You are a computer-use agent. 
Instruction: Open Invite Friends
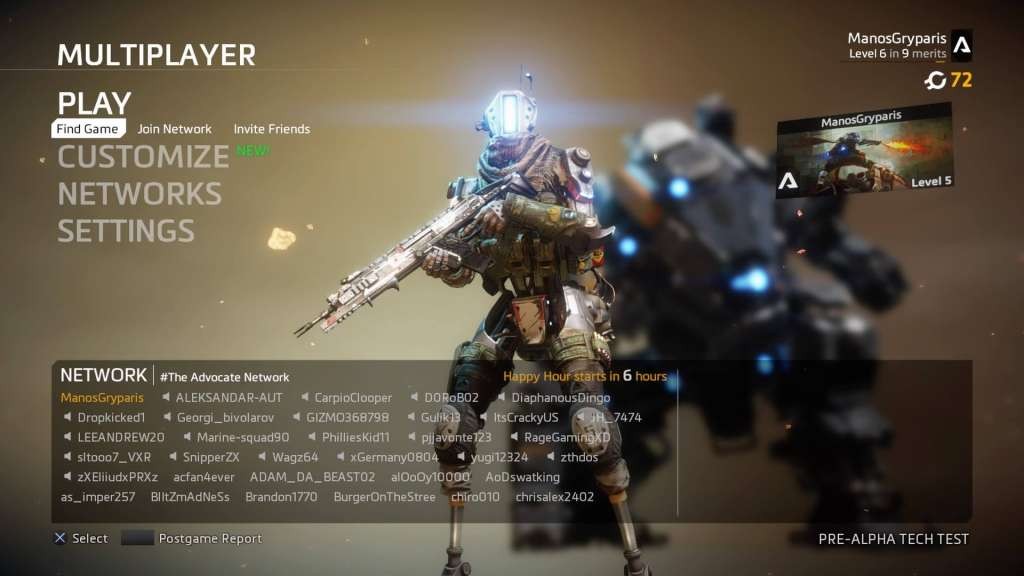tap(272, 129)
